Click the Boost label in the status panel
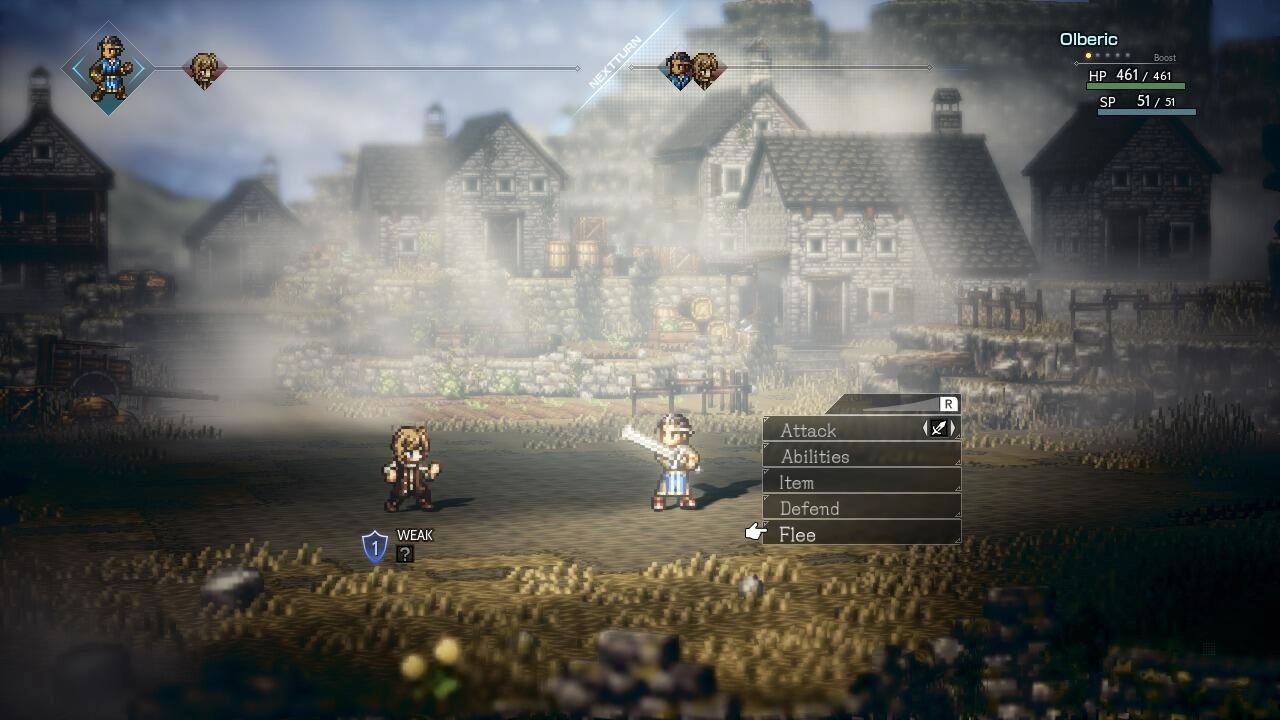The width and height of the screenshot is (1280, 720). 1164,57
